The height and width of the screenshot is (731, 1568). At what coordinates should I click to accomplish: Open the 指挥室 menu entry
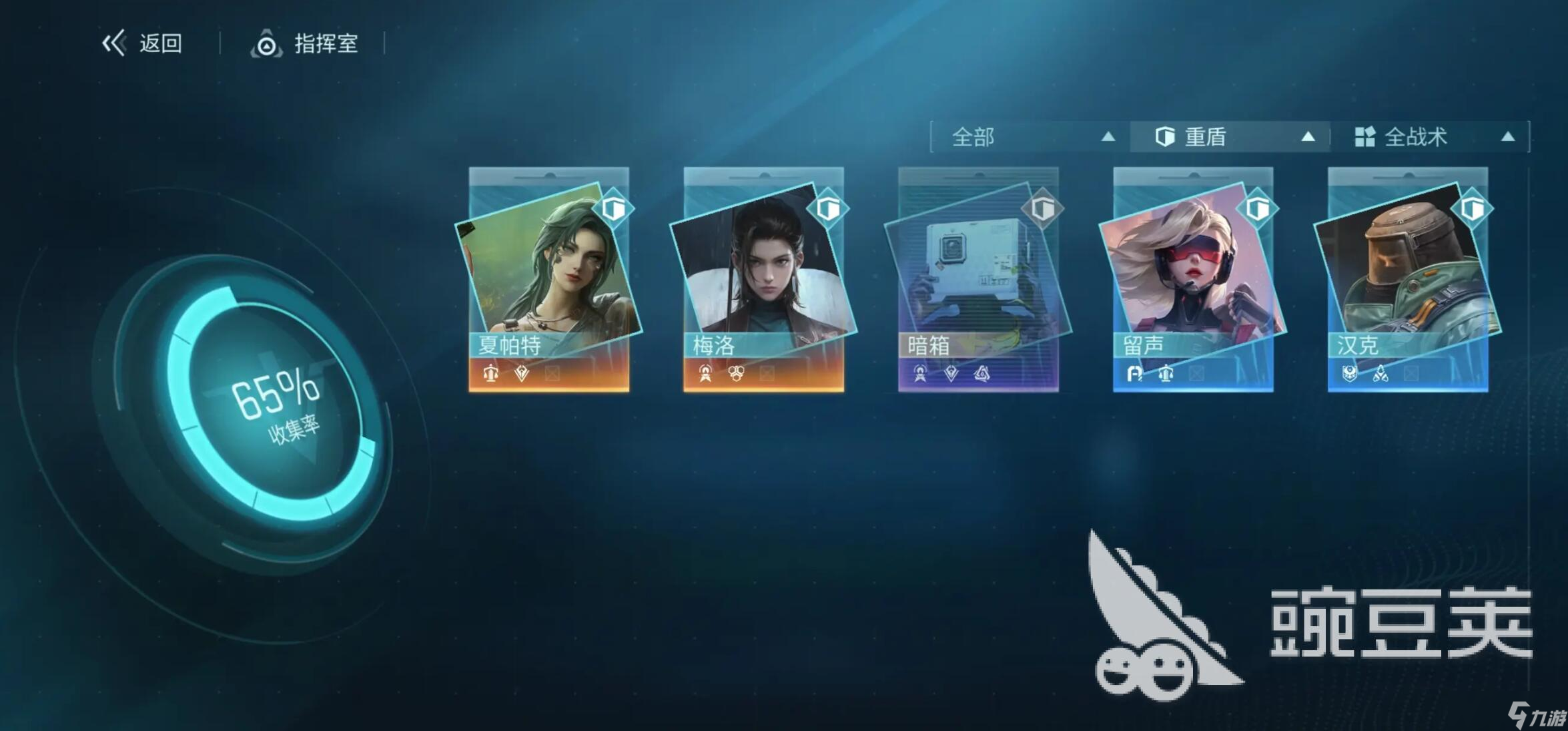(x=325, y=45)
